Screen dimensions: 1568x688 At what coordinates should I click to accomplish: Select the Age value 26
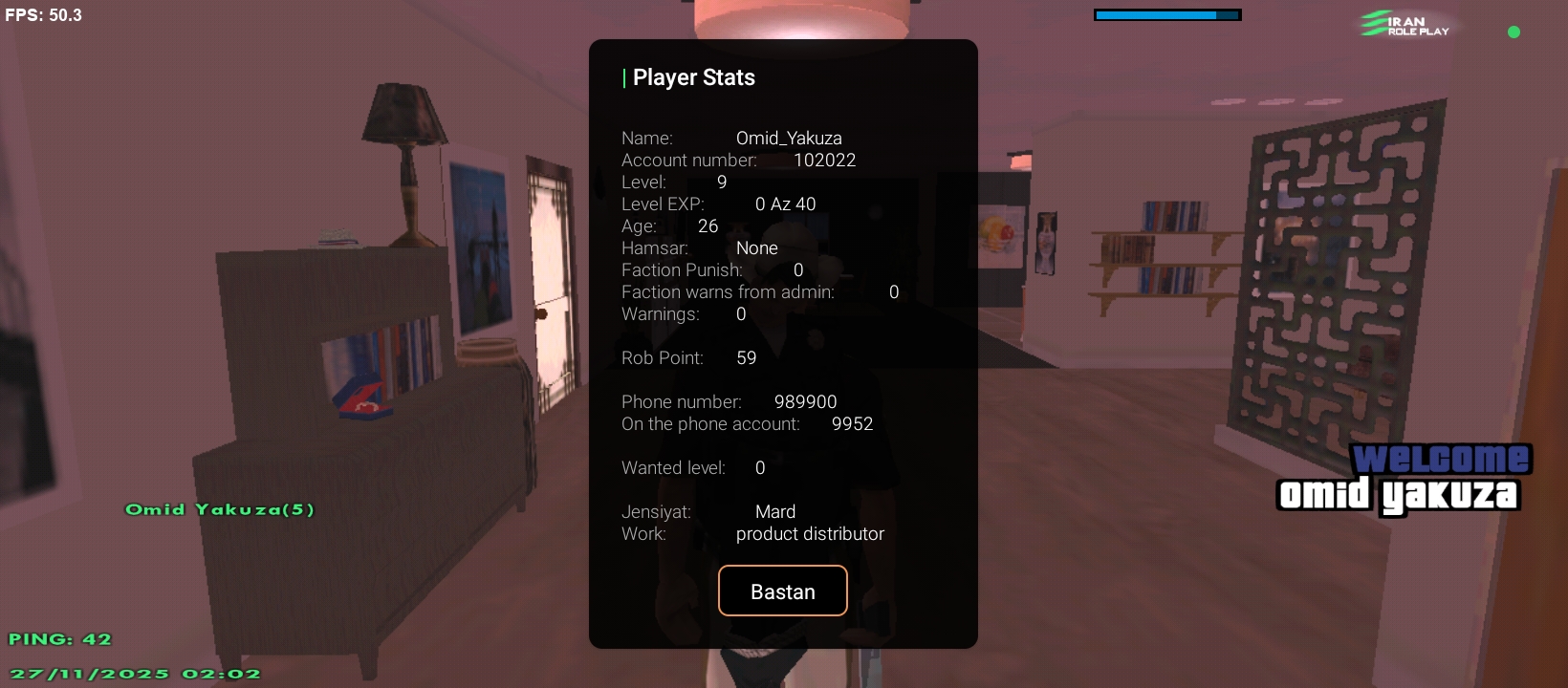pos(708,226)
